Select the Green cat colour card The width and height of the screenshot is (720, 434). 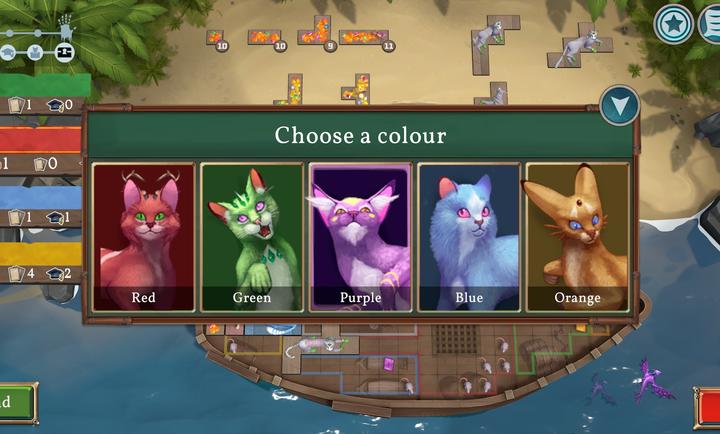(x=251, y=236)
